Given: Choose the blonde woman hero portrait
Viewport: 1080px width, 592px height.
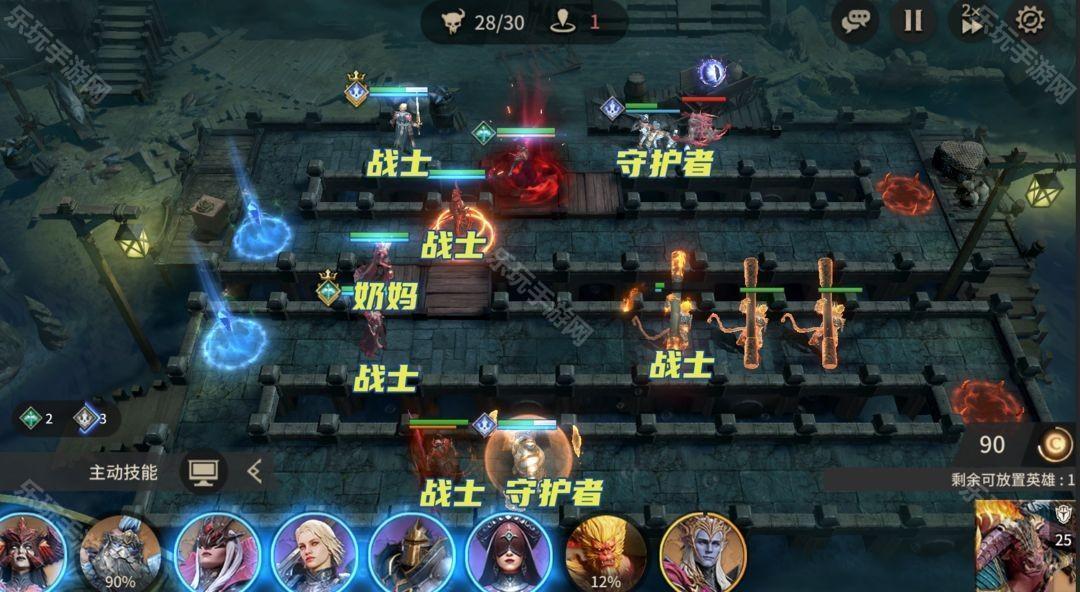Looking at the screenshot, I should (314, 553).
